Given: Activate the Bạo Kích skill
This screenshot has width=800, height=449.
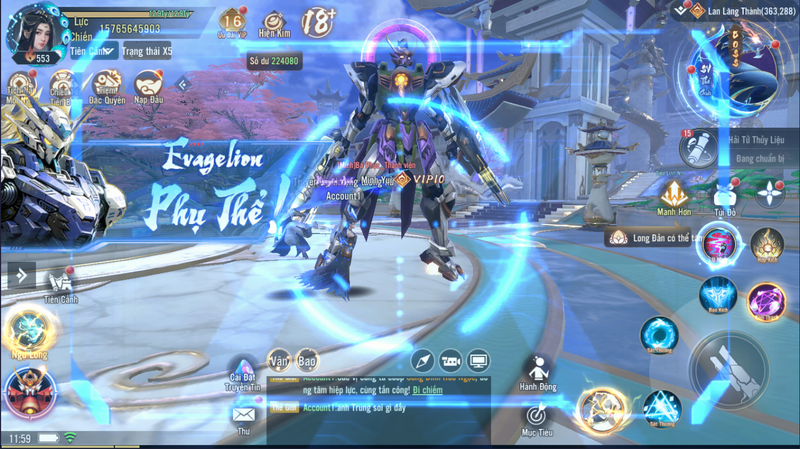Looking at the screenshot, I should pyautogui.click(x=717, y=295).
